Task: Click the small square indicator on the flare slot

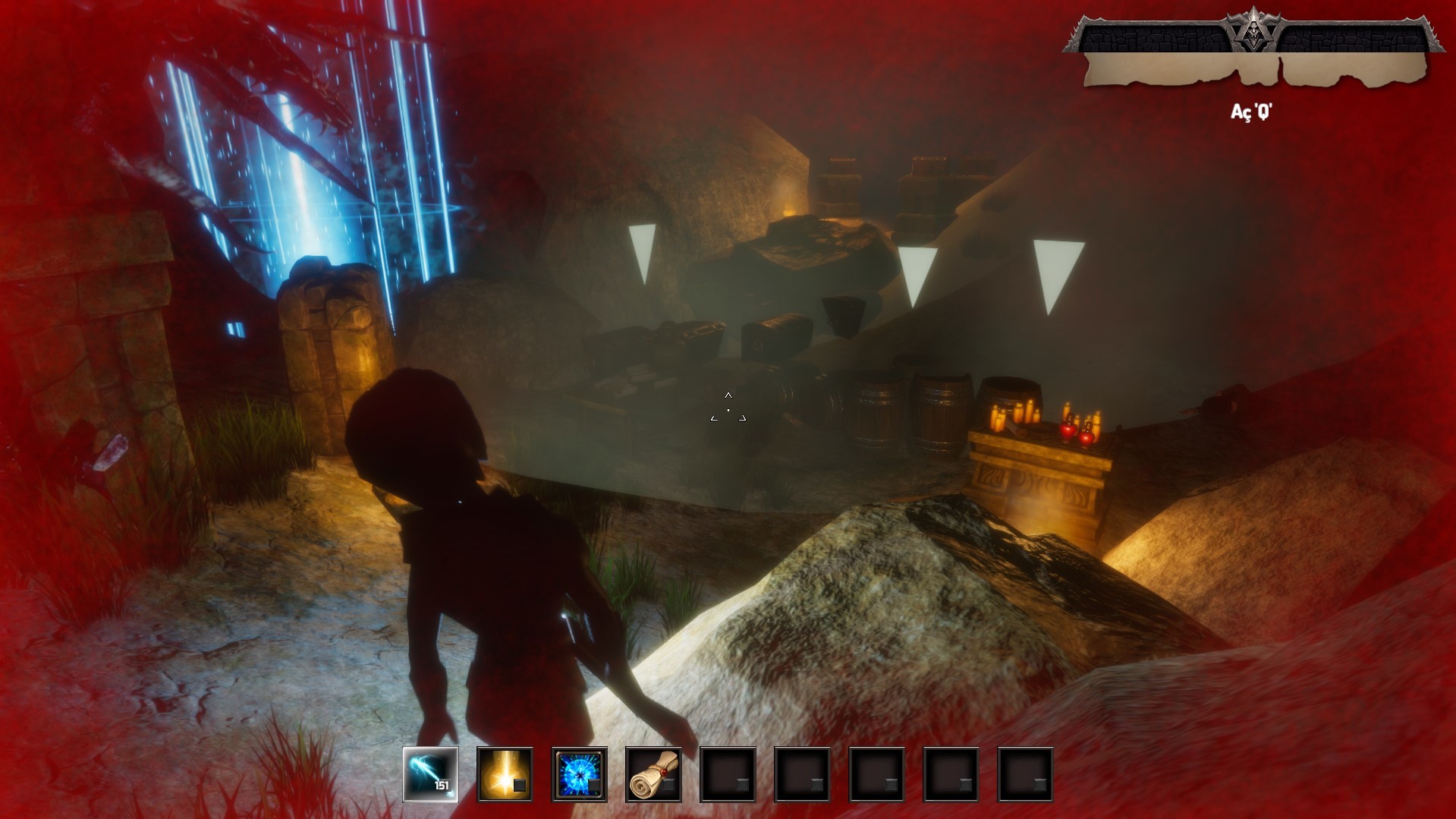Action: (x=520, y=786)
